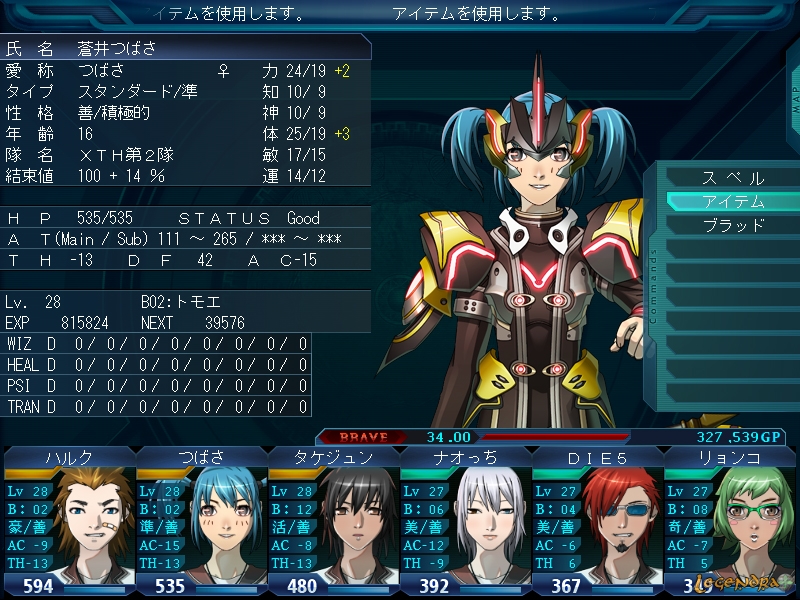Select the スペル (Spell) menu option
This screenshot has height=600, width=800.
(732, 178)
